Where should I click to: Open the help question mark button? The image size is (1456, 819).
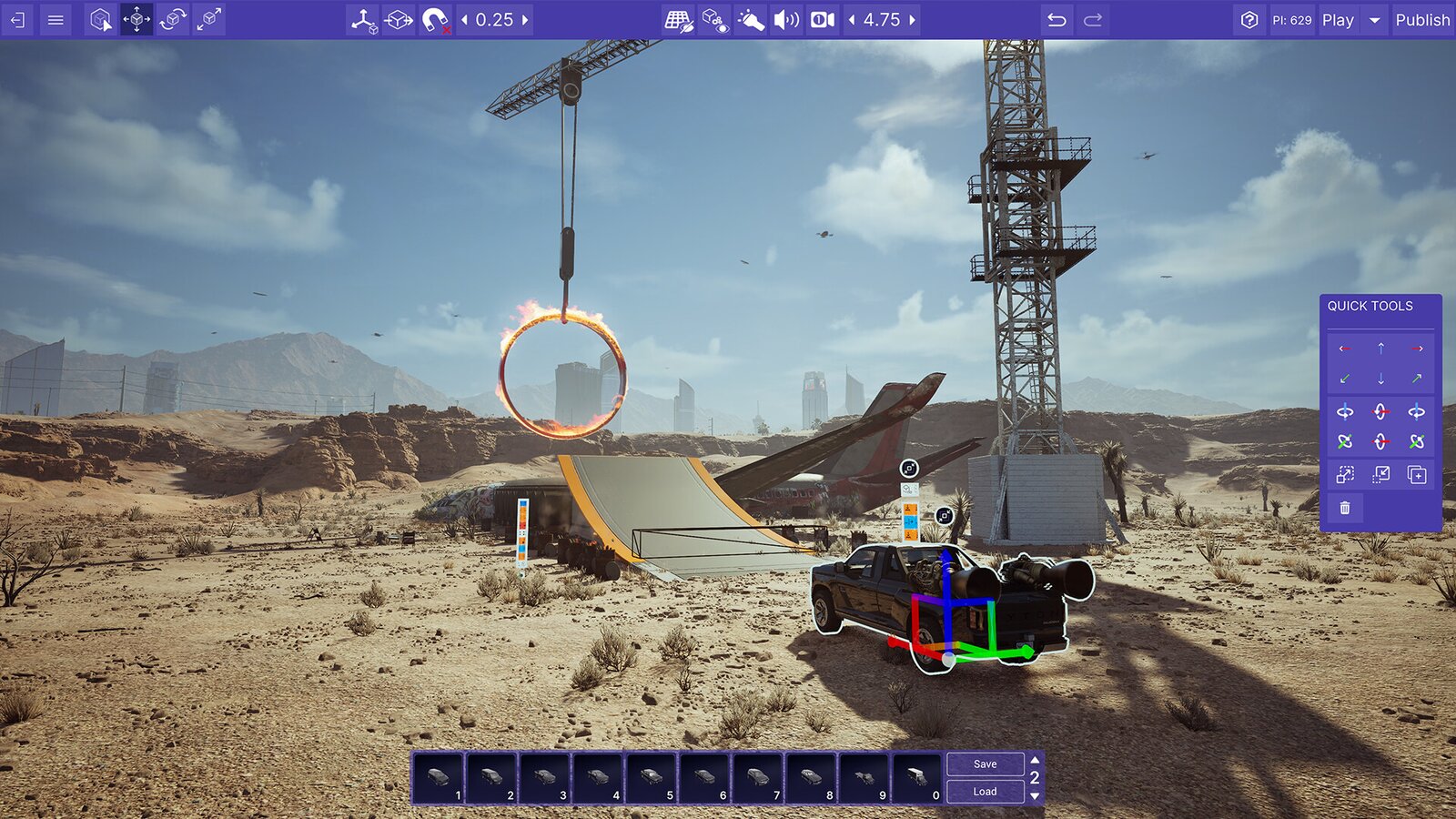click(x=1249, y=19)
